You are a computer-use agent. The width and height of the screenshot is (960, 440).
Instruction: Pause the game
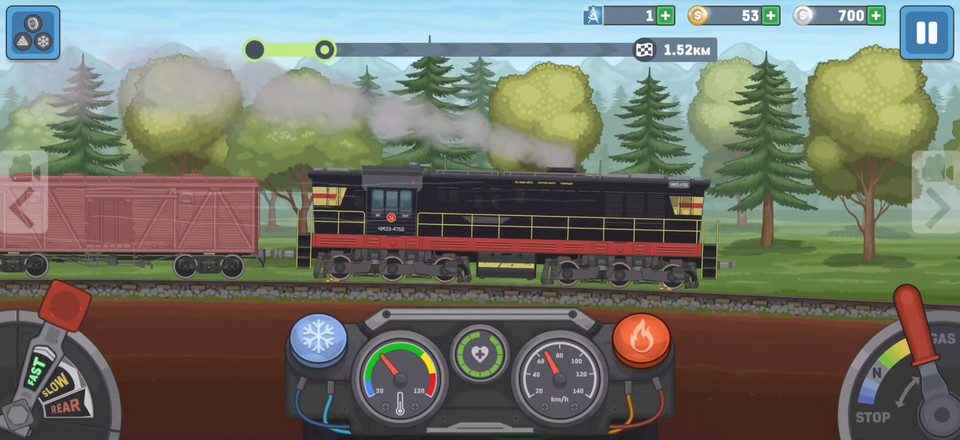(x=926, y=33)
